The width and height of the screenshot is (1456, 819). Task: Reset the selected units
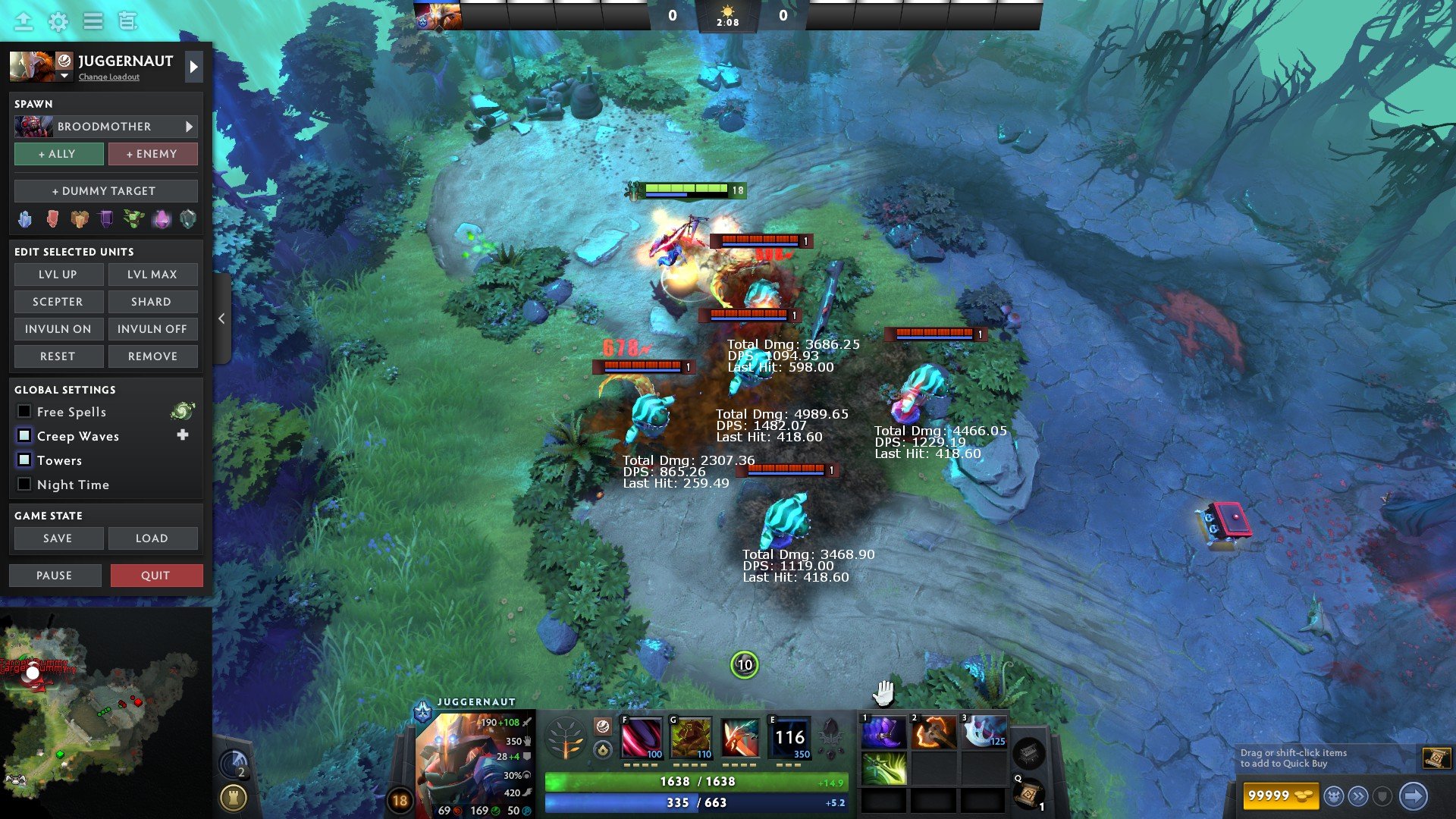(x=58, y=356)
